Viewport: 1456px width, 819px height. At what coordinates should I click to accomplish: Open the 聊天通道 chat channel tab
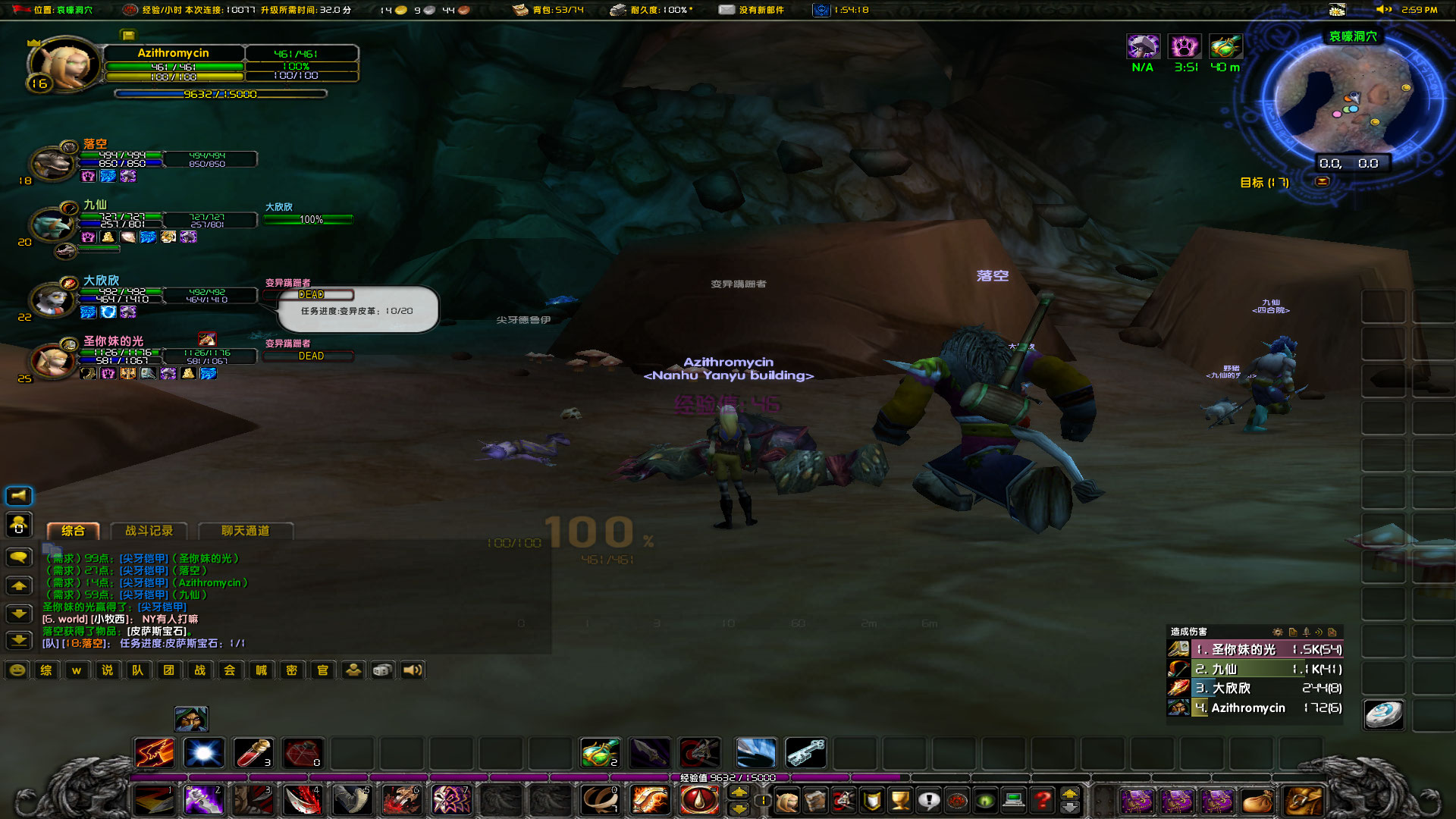pyautogui.click(x=246, y=531)
